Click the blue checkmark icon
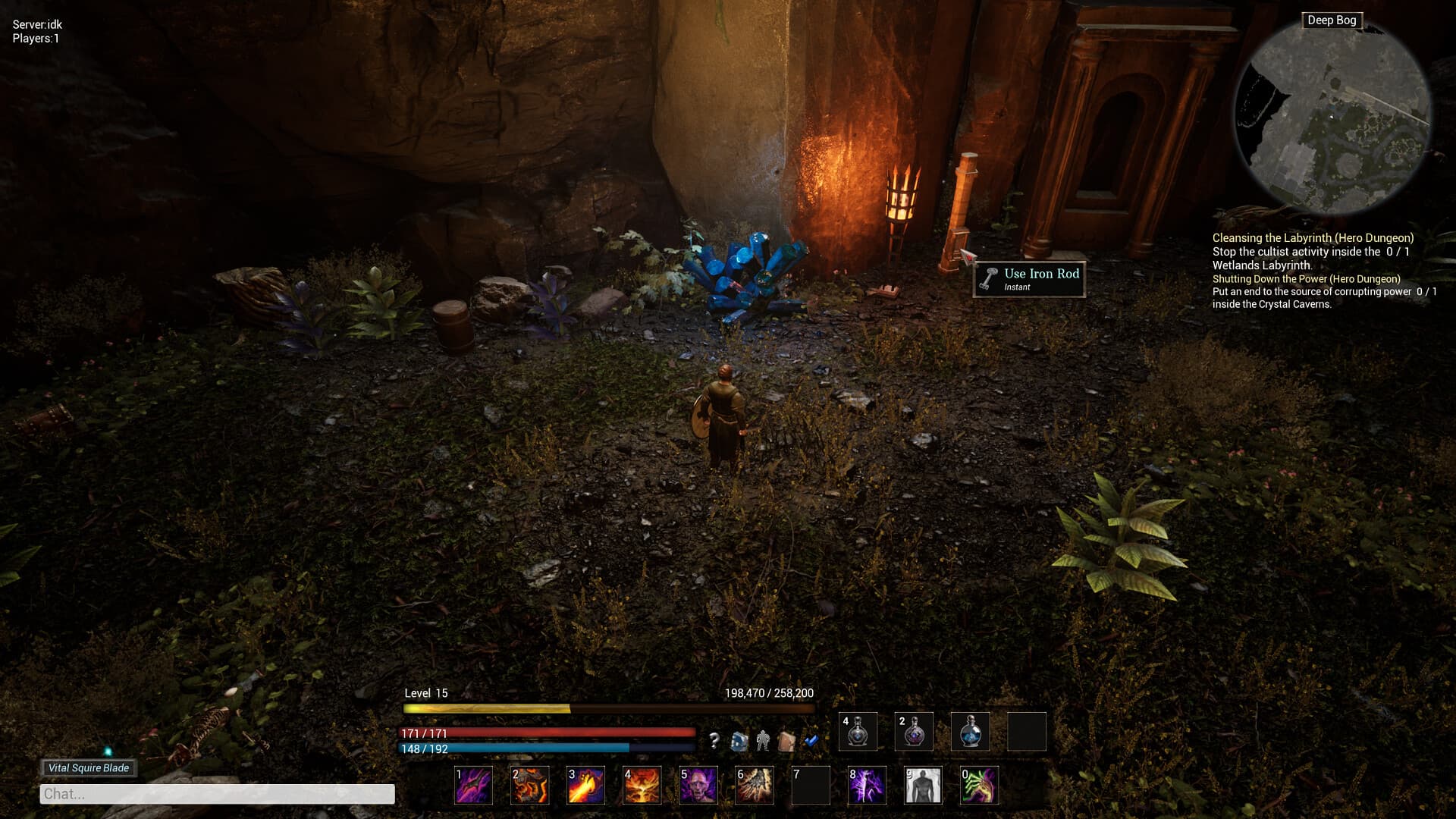1456x819 pixels. 811,741
